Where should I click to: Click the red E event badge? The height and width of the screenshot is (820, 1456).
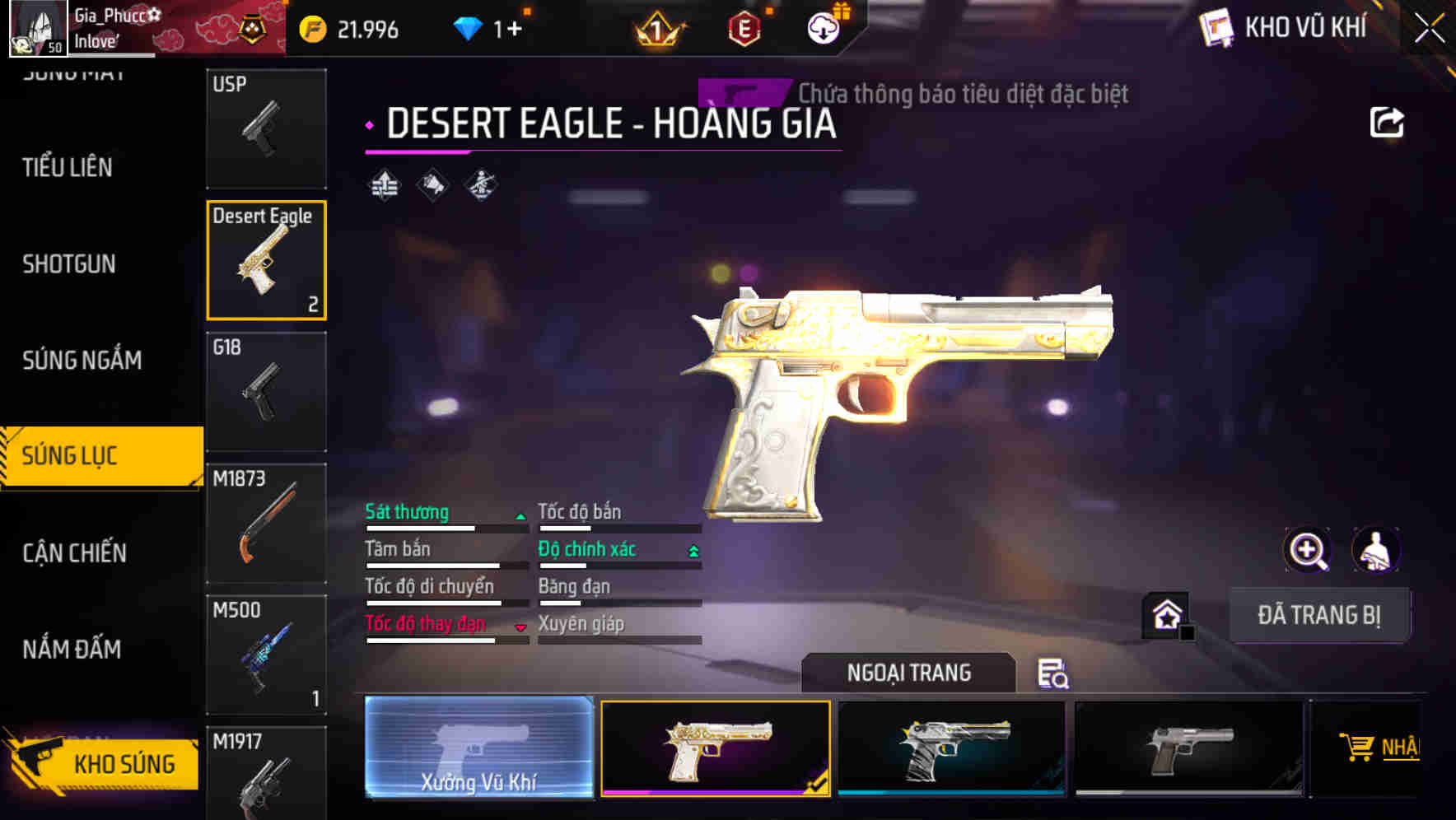[744, 29]
